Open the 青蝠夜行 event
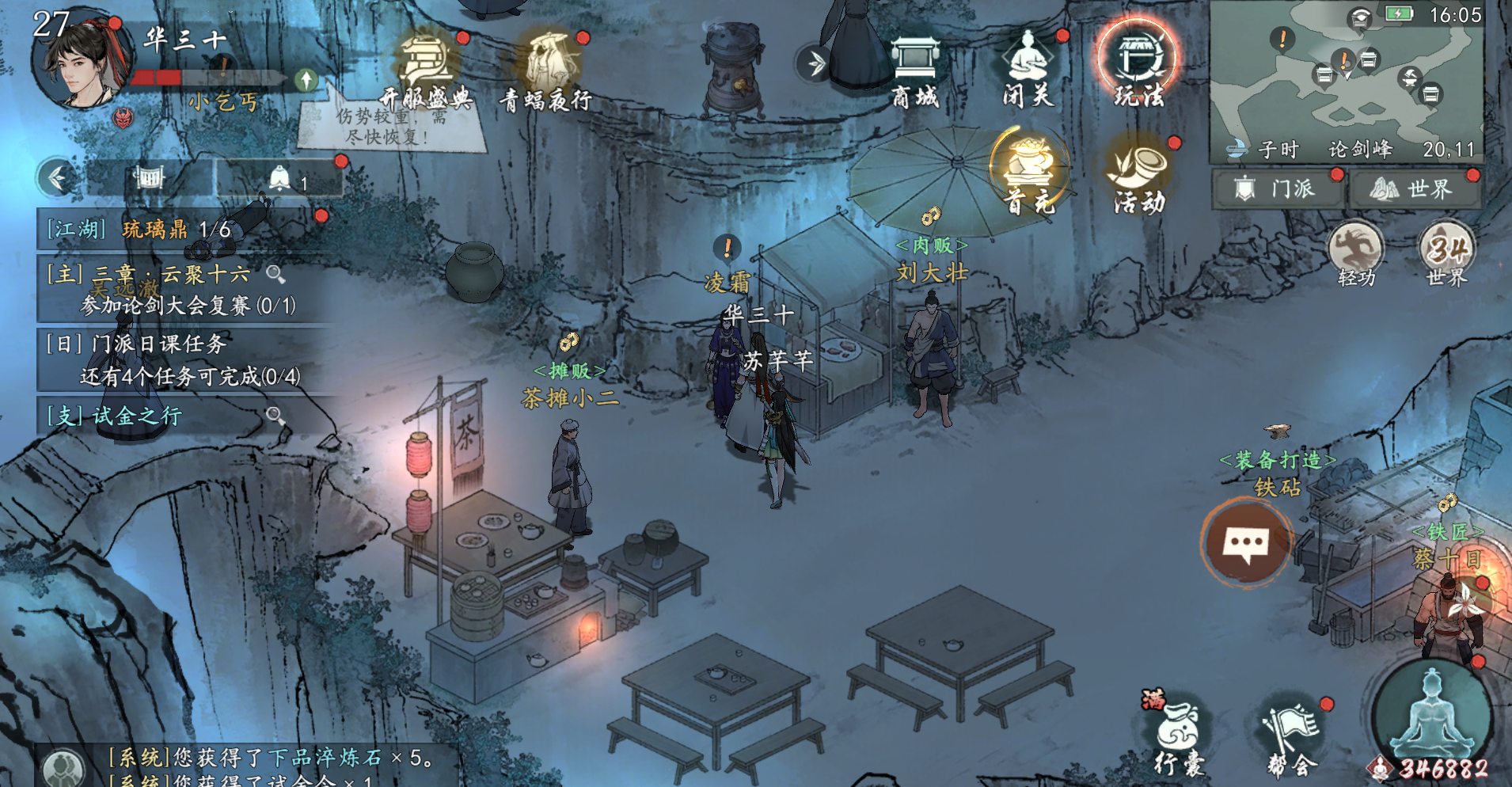Screen dimensions: 1512x787 coord(547,71)
